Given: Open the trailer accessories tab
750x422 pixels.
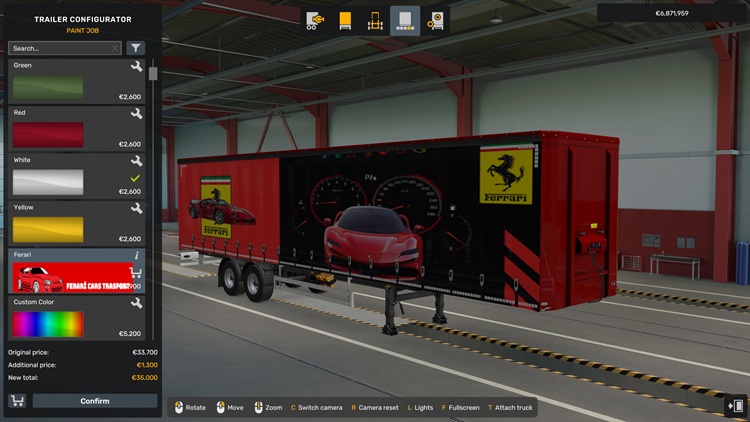Looking at the screenshot, I should pos(435,20).
